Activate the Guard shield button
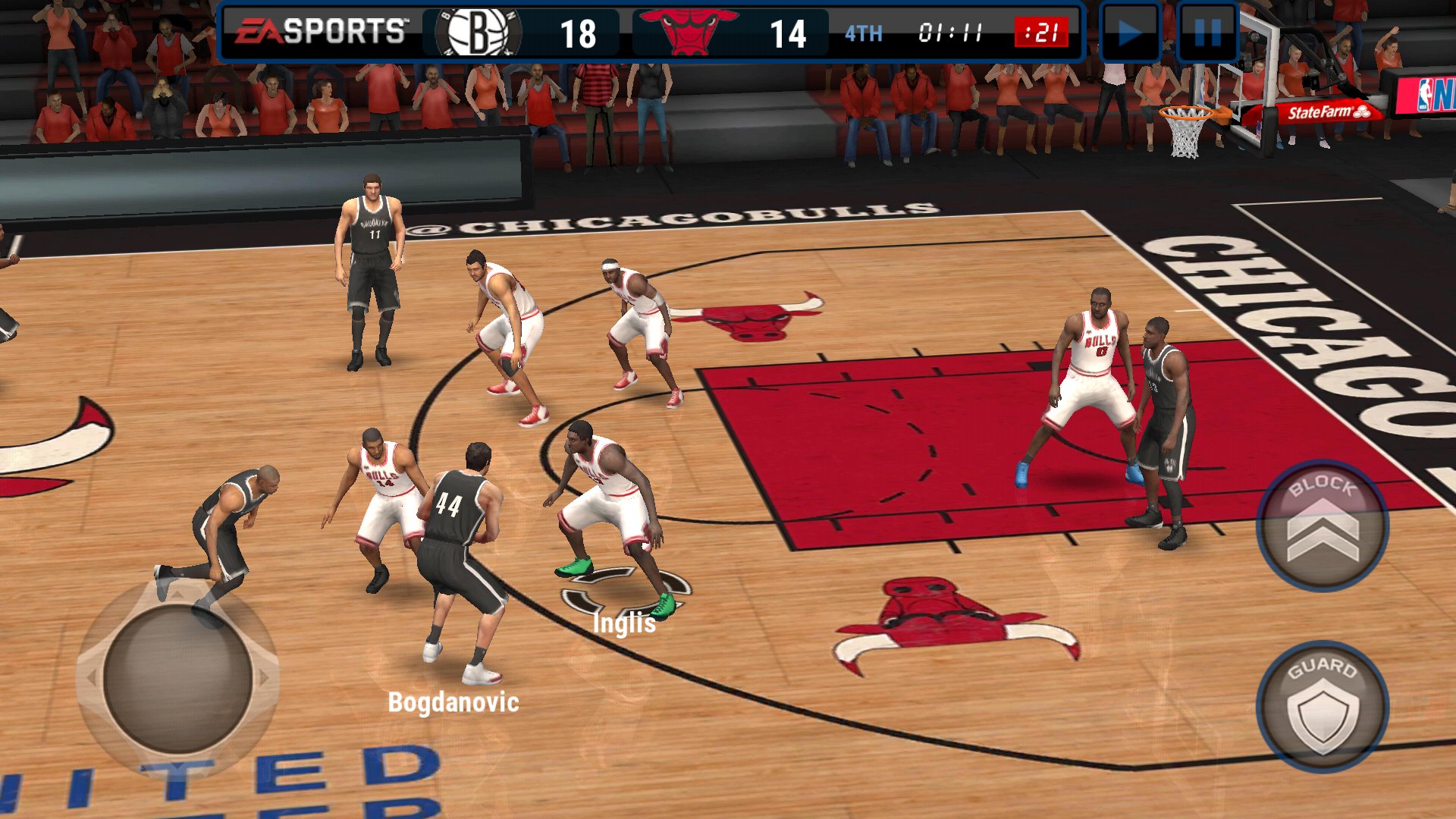1456x819 pixels. pyautogui.click(x=1322, y=707)
